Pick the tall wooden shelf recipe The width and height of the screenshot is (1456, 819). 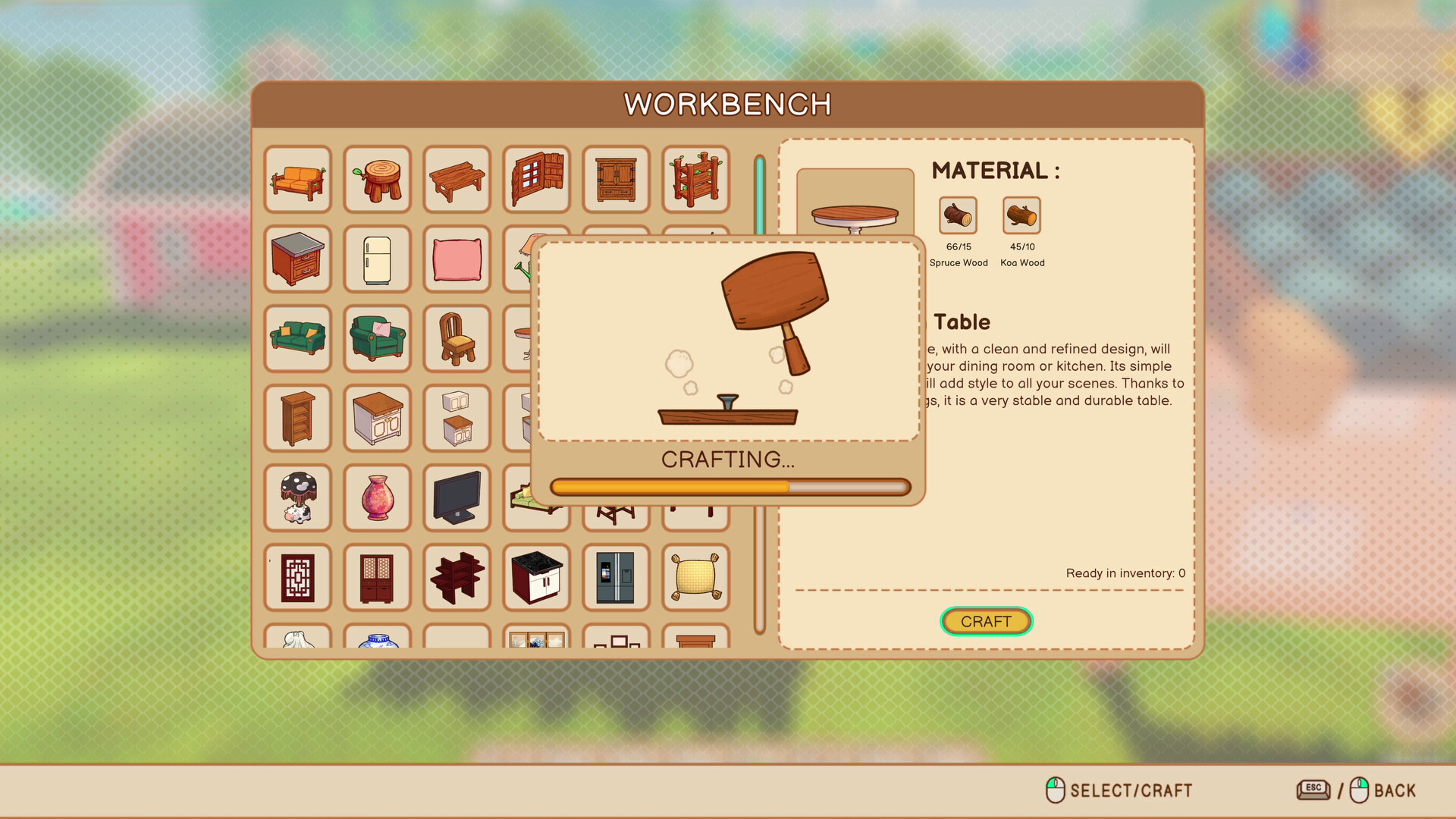298,418
